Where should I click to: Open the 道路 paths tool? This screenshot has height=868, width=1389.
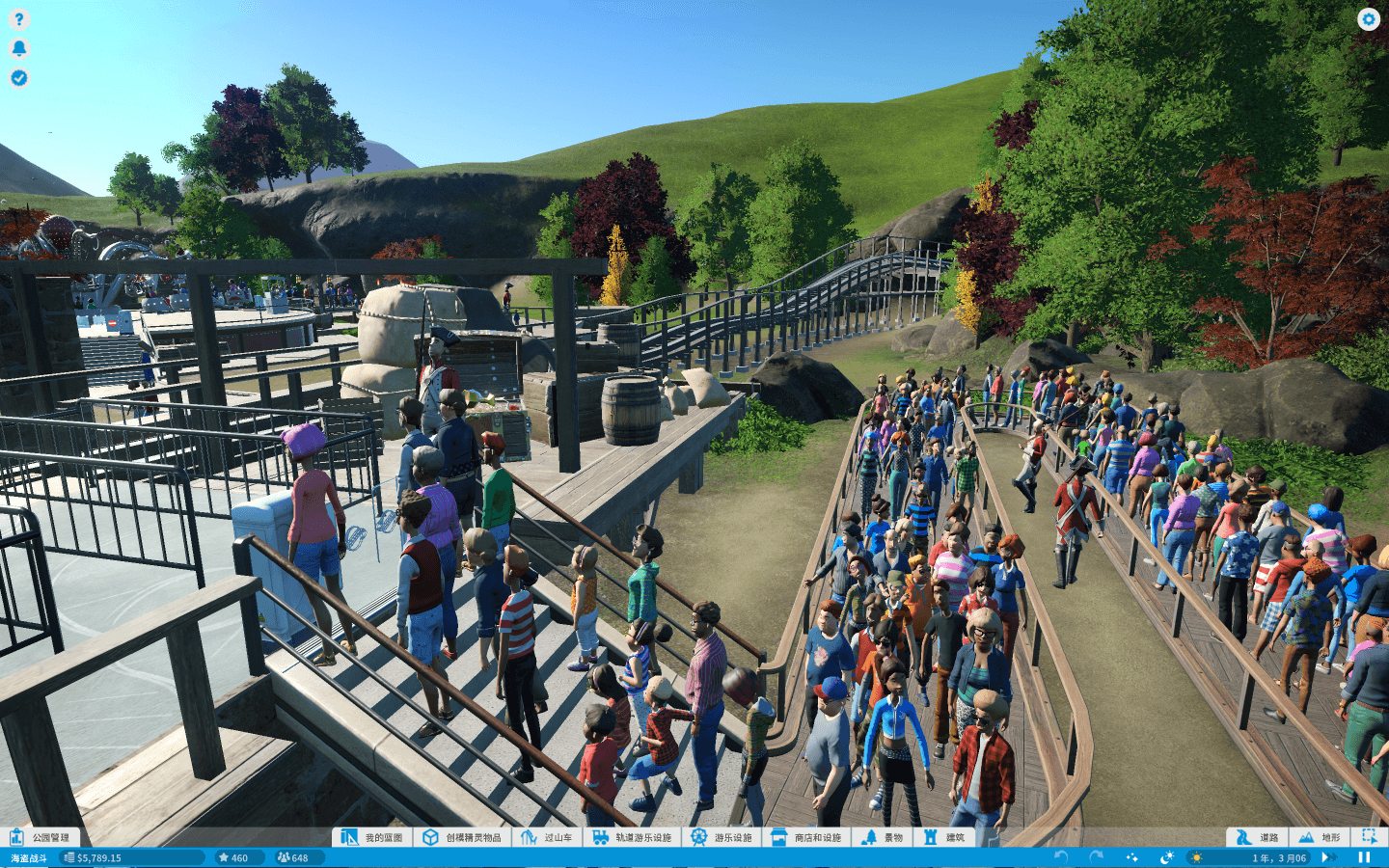pyautogui.click(x=1258, y=837)
